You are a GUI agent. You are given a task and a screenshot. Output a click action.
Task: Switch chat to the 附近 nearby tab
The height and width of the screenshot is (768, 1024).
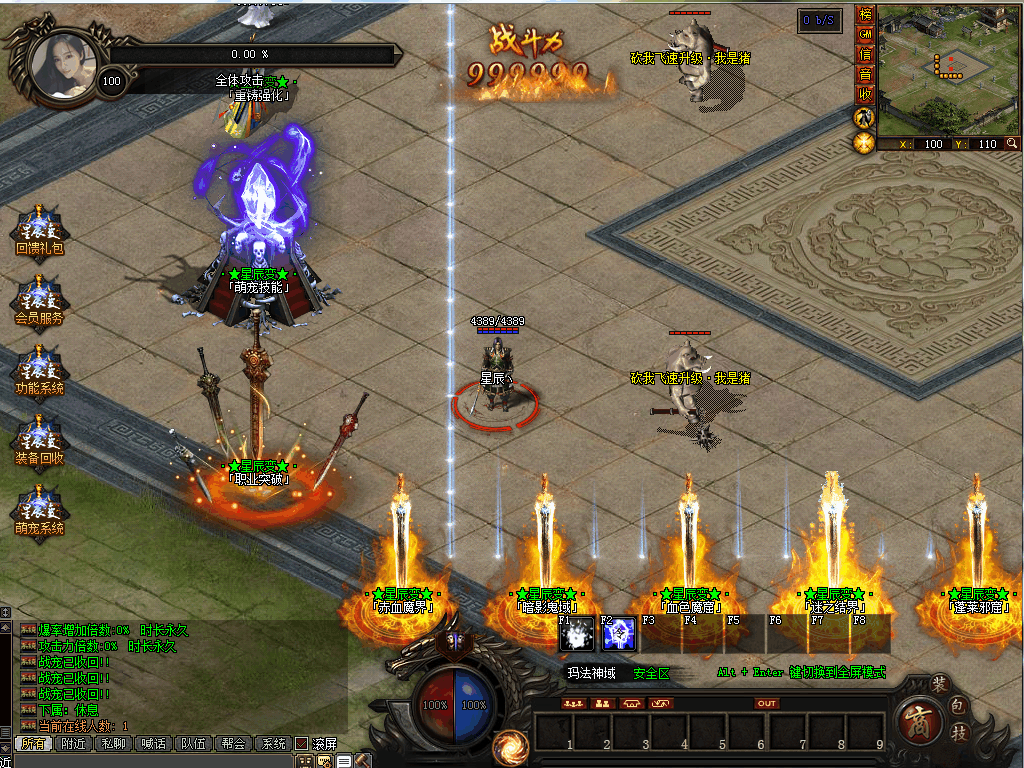[73, 743]
